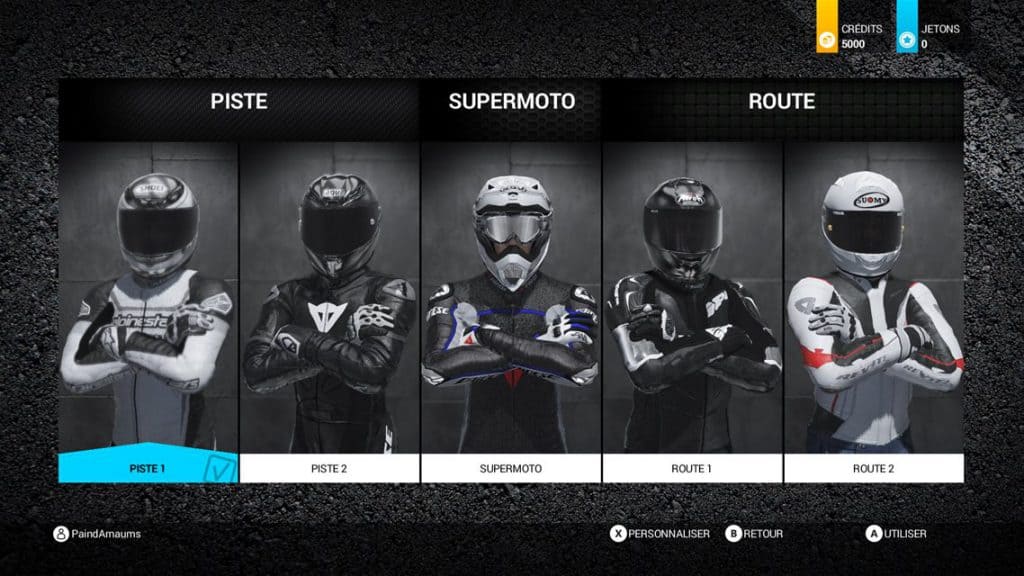Switch to the Route category header
This screenshot has width=1024, height=576.
[x=781, y=101]
